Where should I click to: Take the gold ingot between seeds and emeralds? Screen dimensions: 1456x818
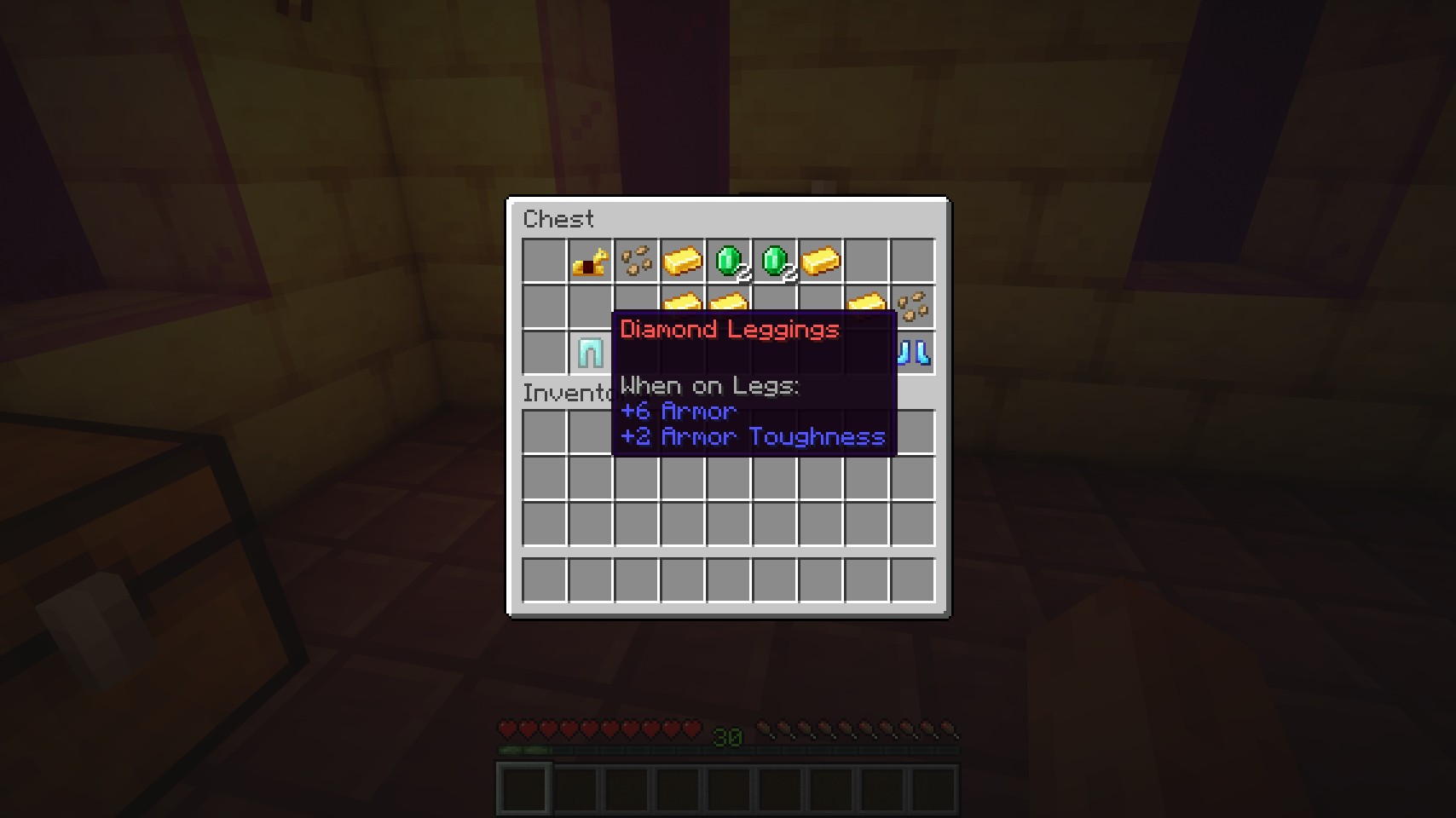click(x=682, y=262)
